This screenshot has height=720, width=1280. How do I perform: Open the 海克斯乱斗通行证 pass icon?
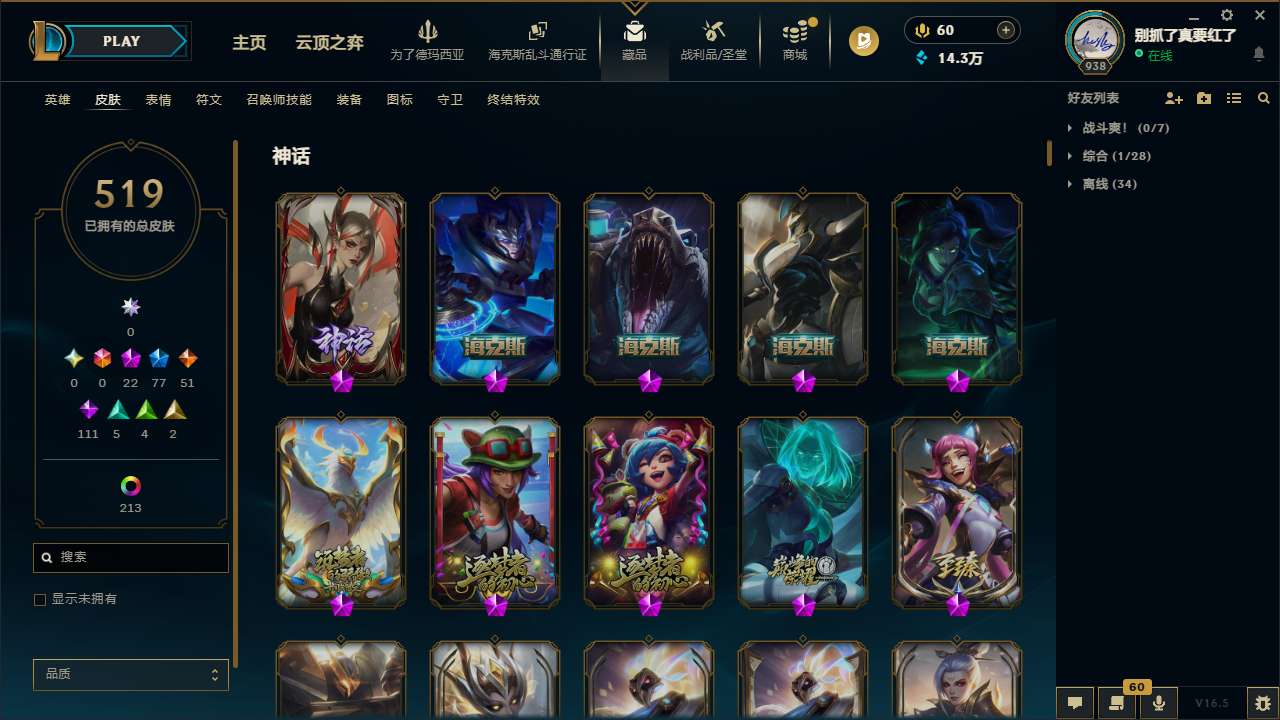pyautogui.click(x=537, y=30)
